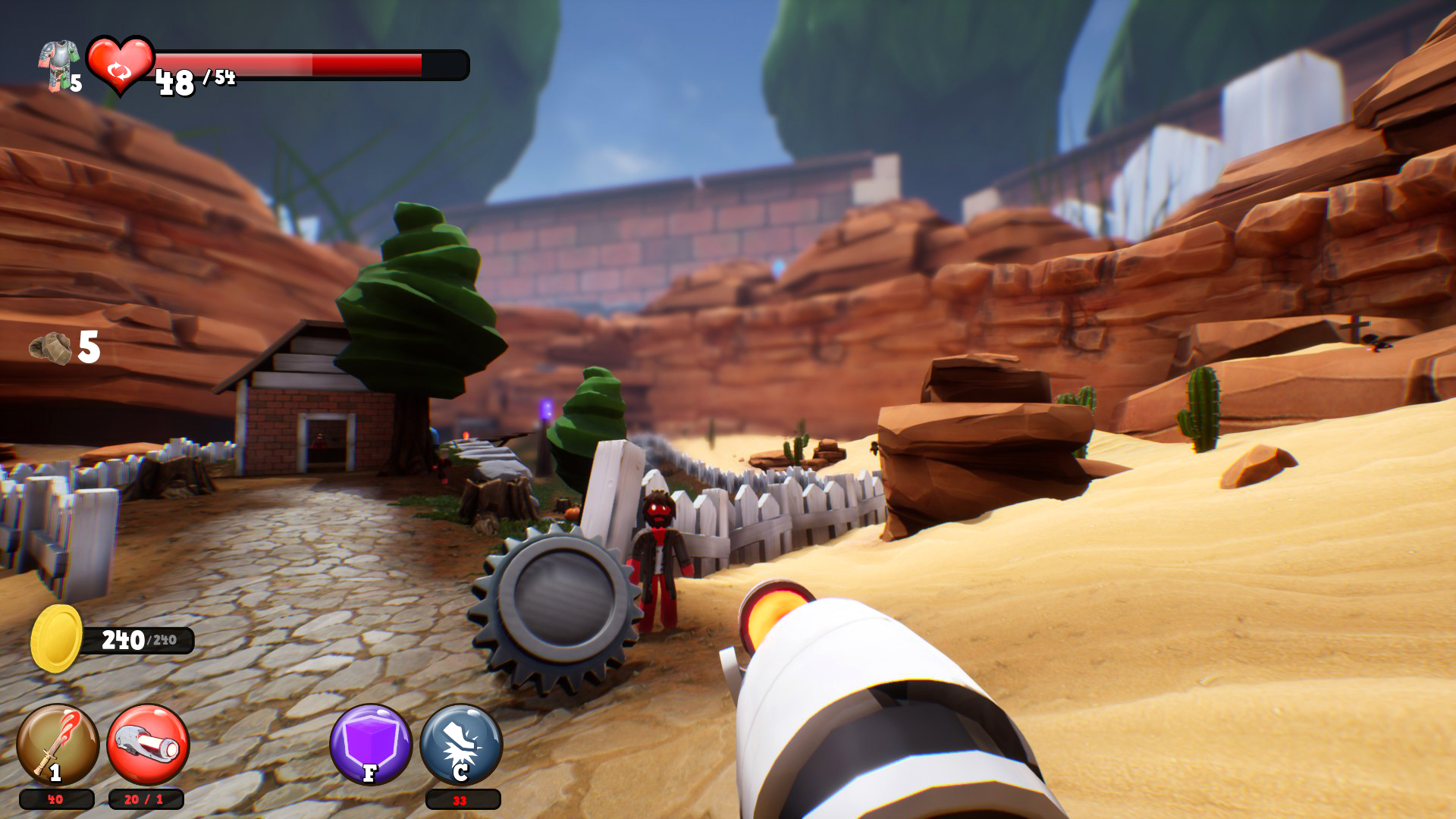Click the gold coin icon
Image resolution: width=1456 pixels, height=819 pixels.
click(56, 639)
